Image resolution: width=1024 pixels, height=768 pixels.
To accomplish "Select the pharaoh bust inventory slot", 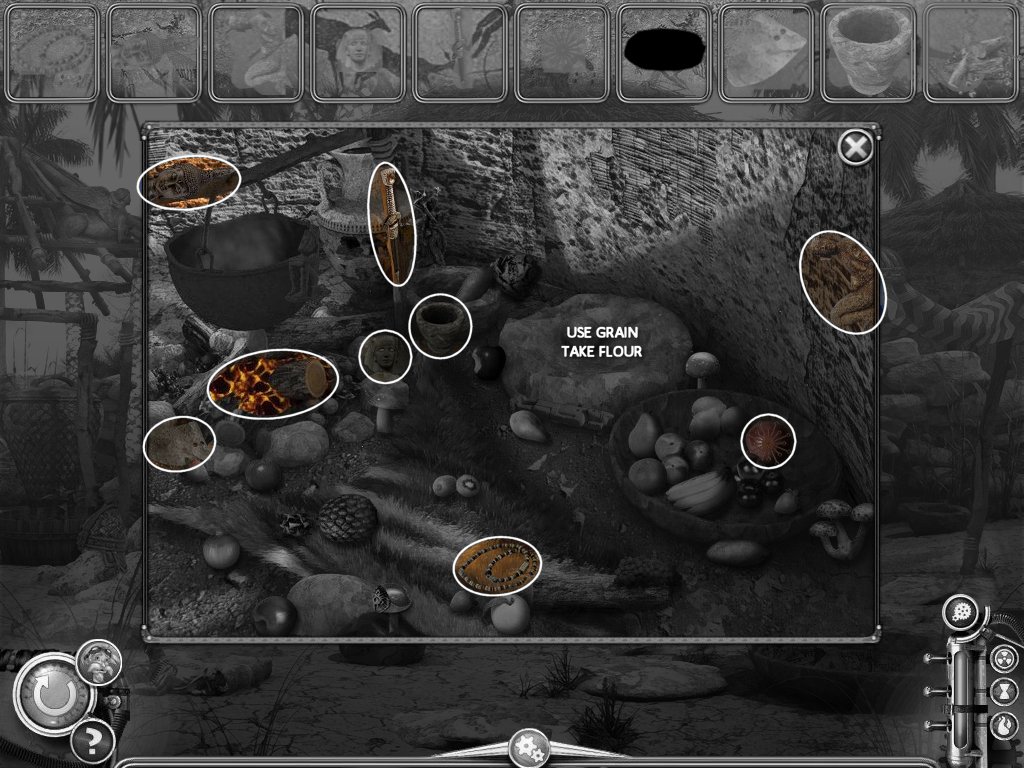I will 358,53.
